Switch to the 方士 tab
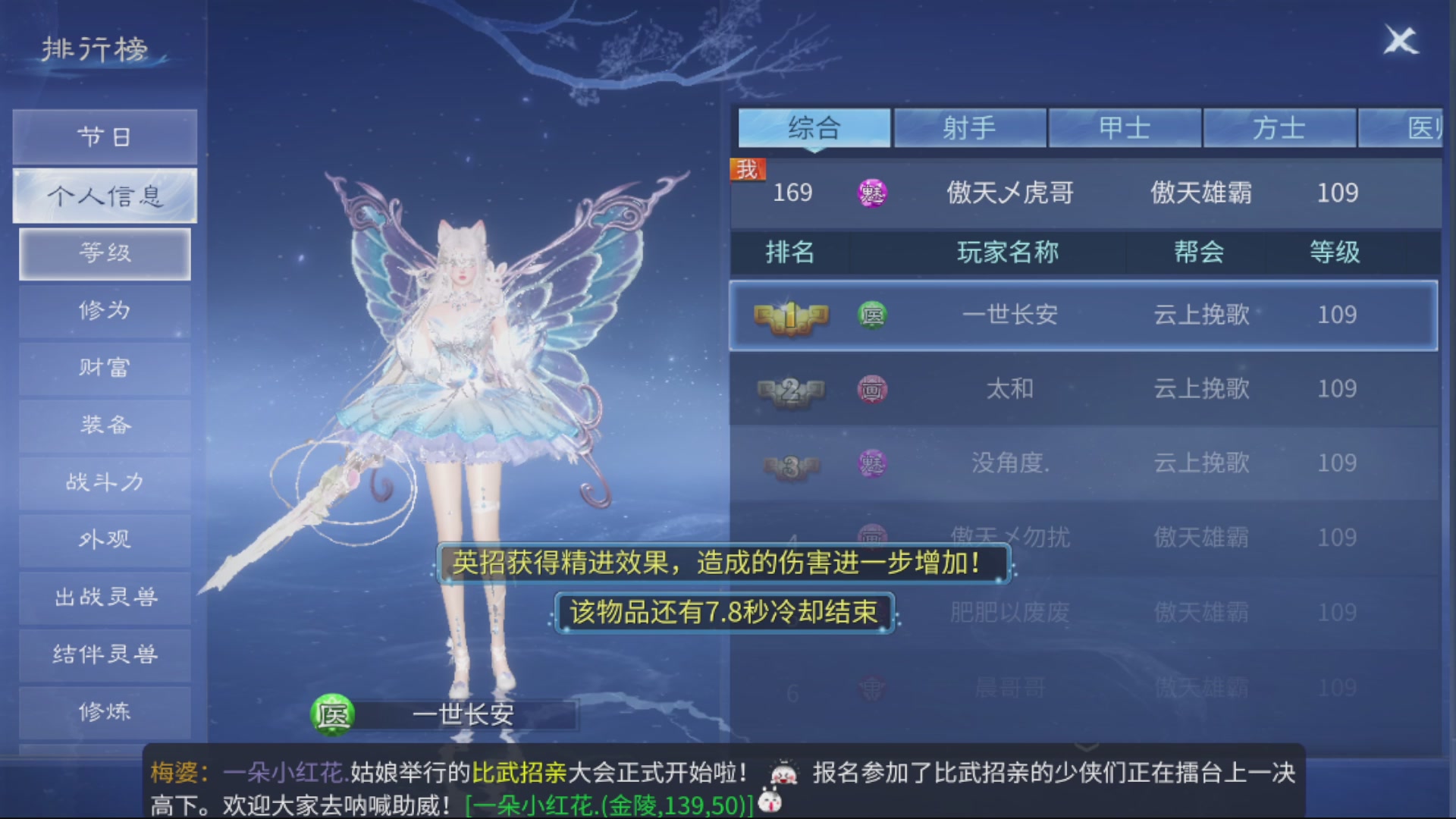 pos(1279,128)
